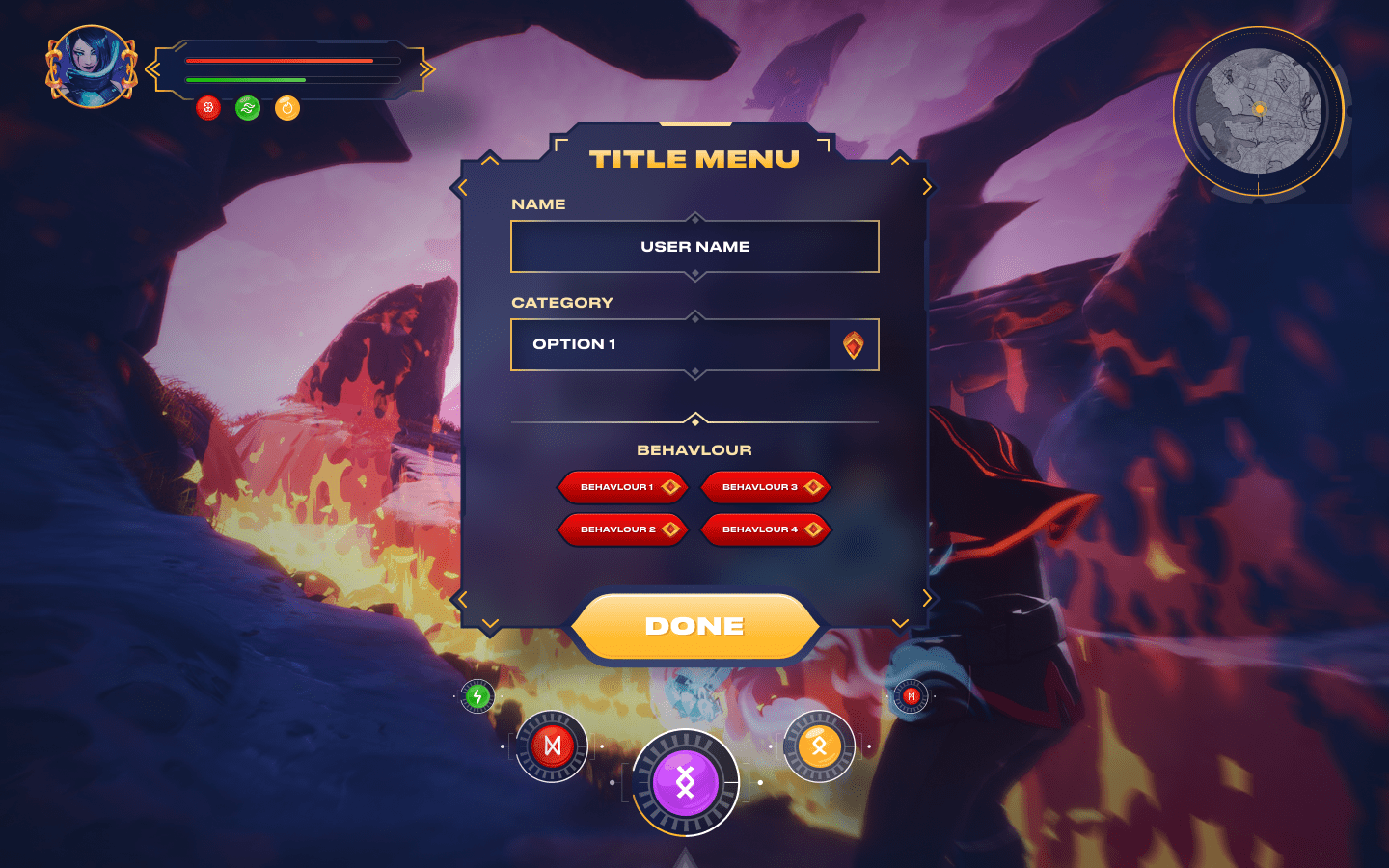1389x868 pixels.
Task: Select the Behavlour 1 button
Action: [x=622, y=487]
